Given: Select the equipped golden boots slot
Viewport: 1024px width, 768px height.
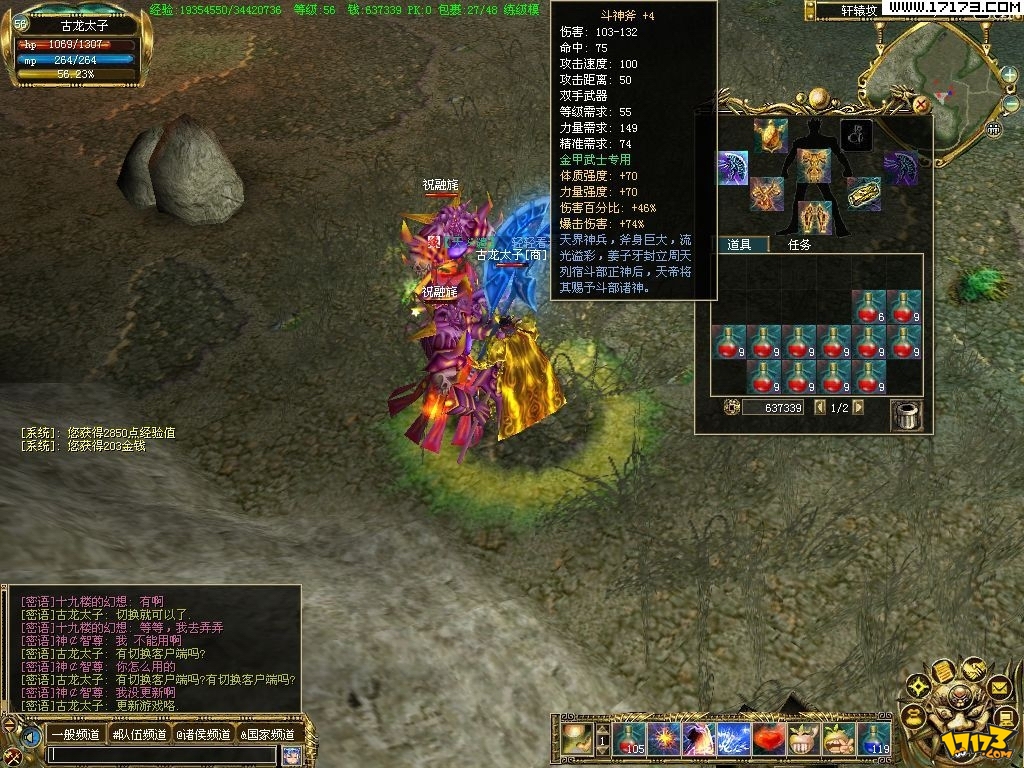Looking at the screenshot, I should (x=814, y=217).
